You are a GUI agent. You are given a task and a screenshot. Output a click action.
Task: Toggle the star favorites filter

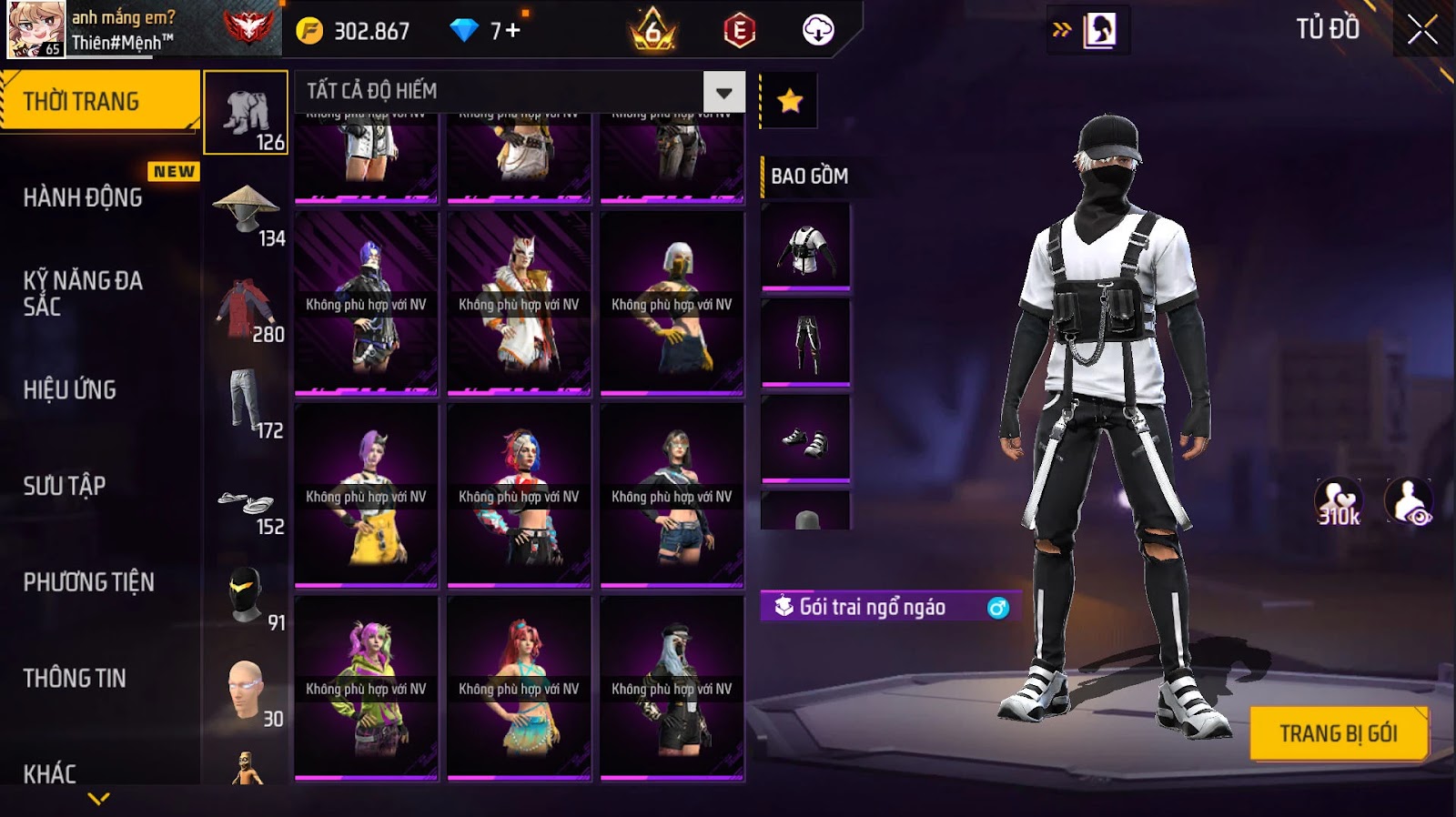789,100
